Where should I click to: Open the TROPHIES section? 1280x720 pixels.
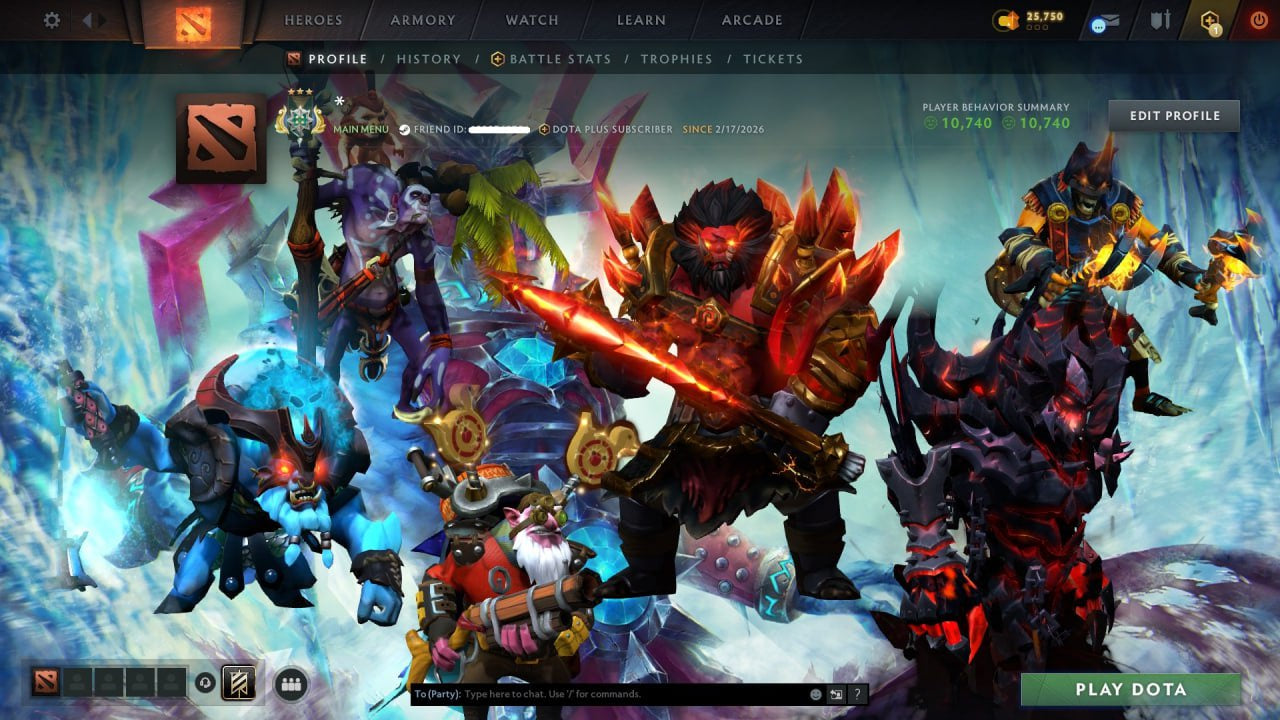click(x=677, y=59)
